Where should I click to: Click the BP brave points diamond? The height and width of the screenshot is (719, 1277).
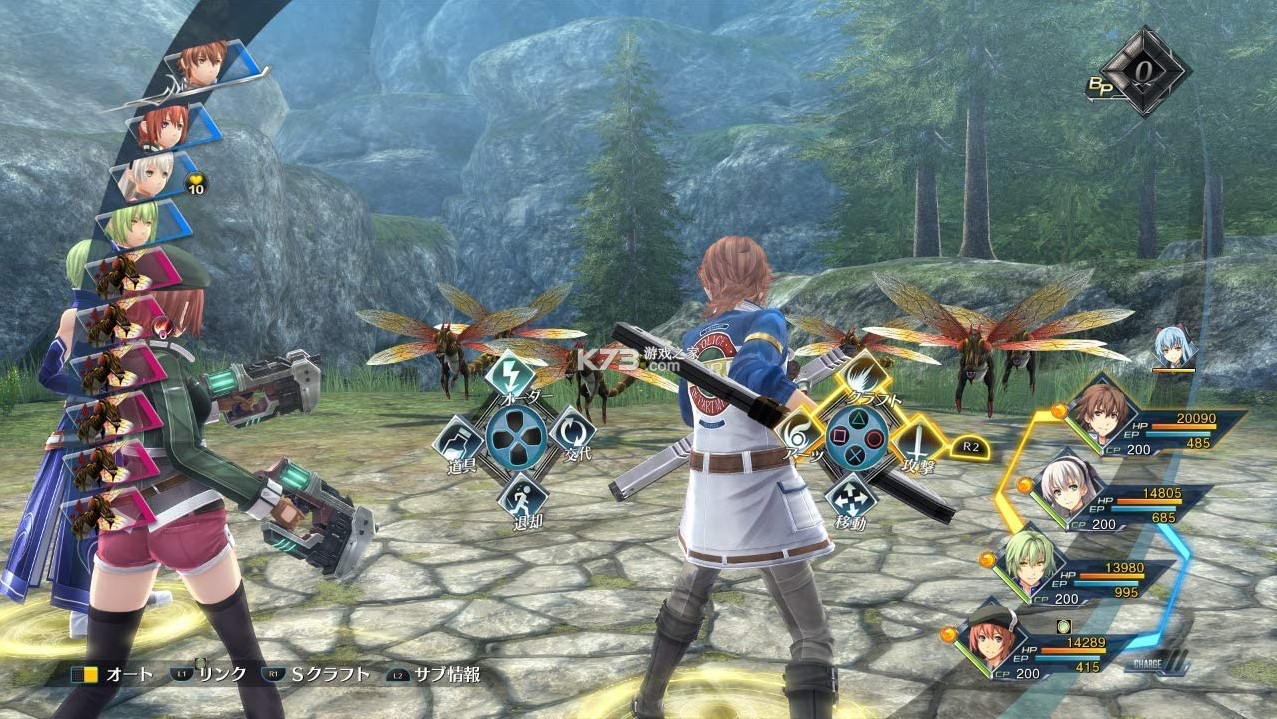1145,71
